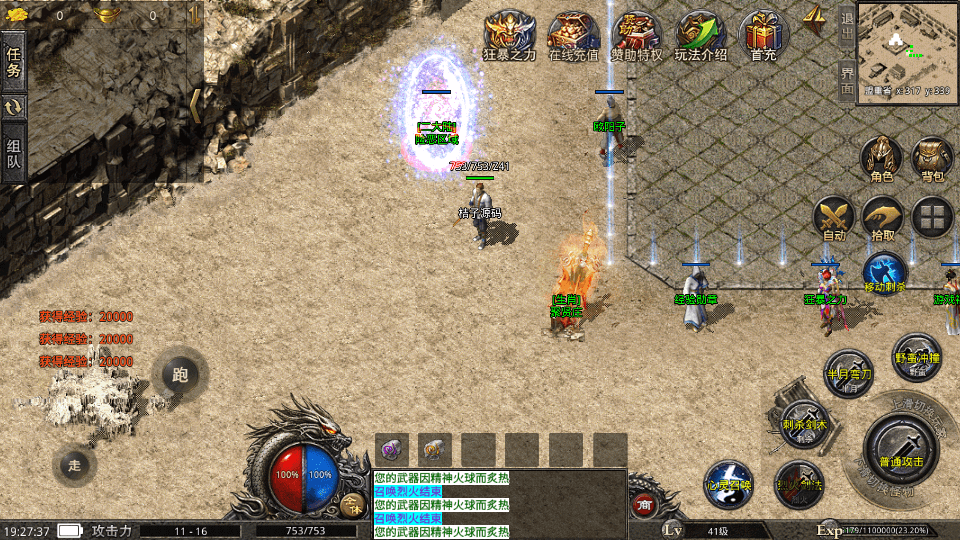The width and height of the screenshot is (960, 540).
Task: Show the 玩法介绍 gameplay guide
Action: [700, 37]
